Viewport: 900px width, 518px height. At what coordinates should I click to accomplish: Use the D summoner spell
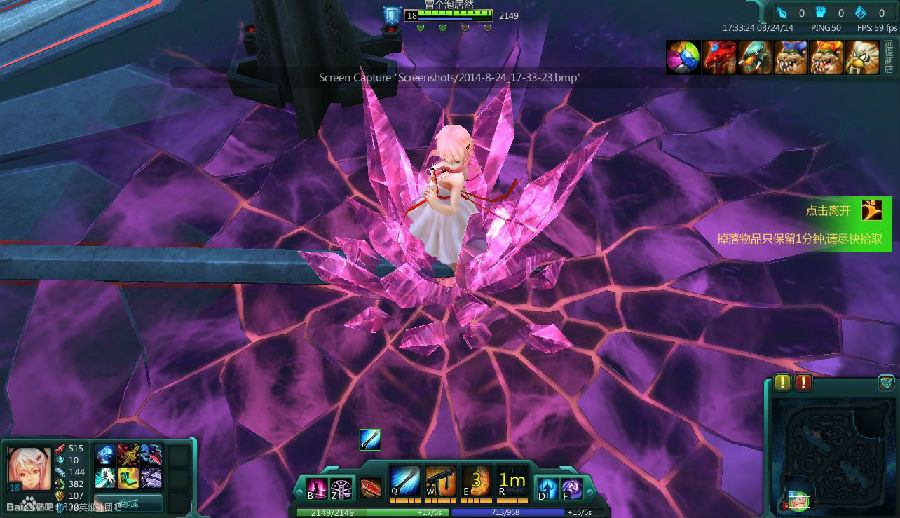546,487
